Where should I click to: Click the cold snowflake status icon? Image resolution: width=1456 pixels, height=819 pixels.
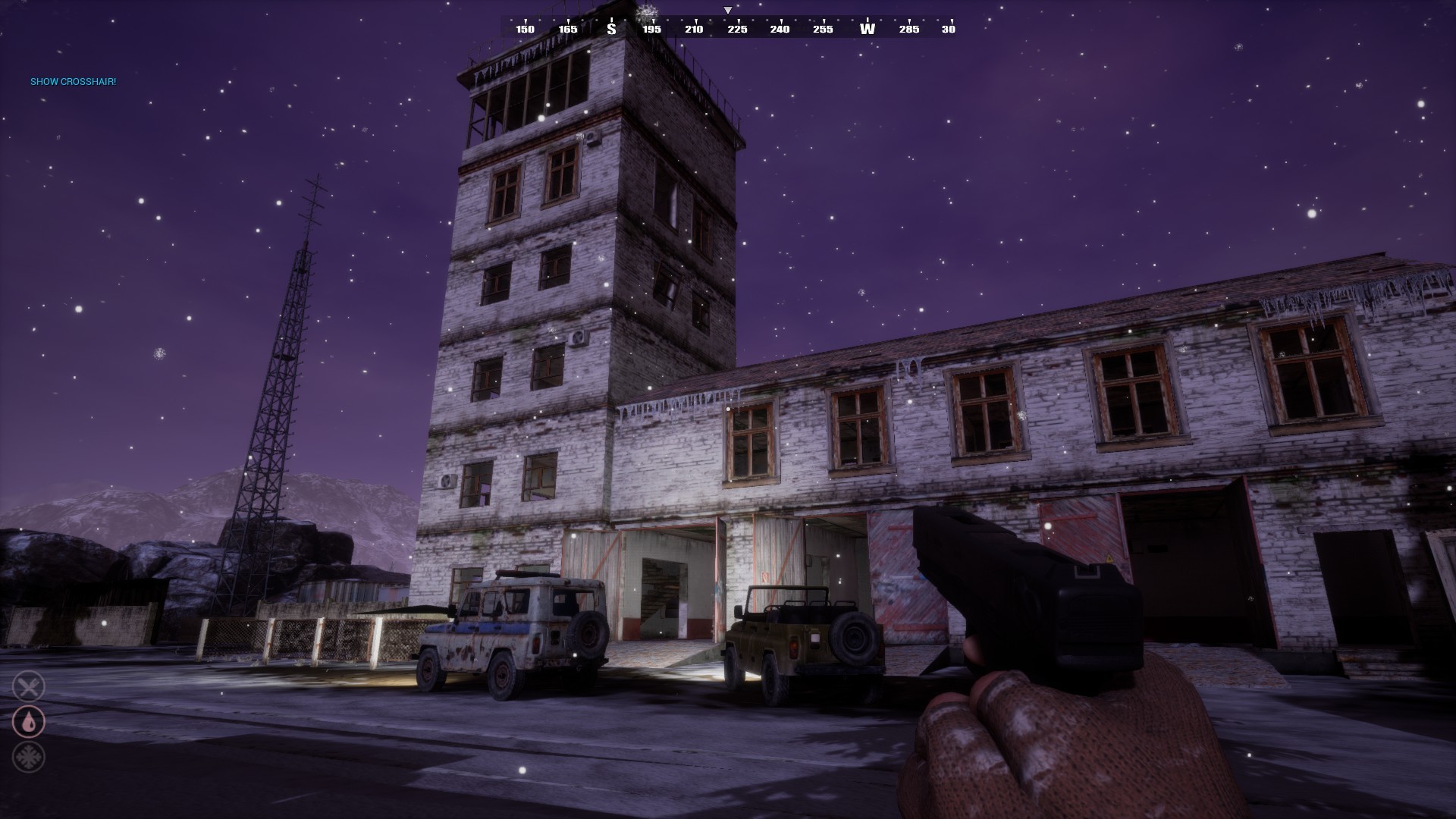(x=29, y=757)
